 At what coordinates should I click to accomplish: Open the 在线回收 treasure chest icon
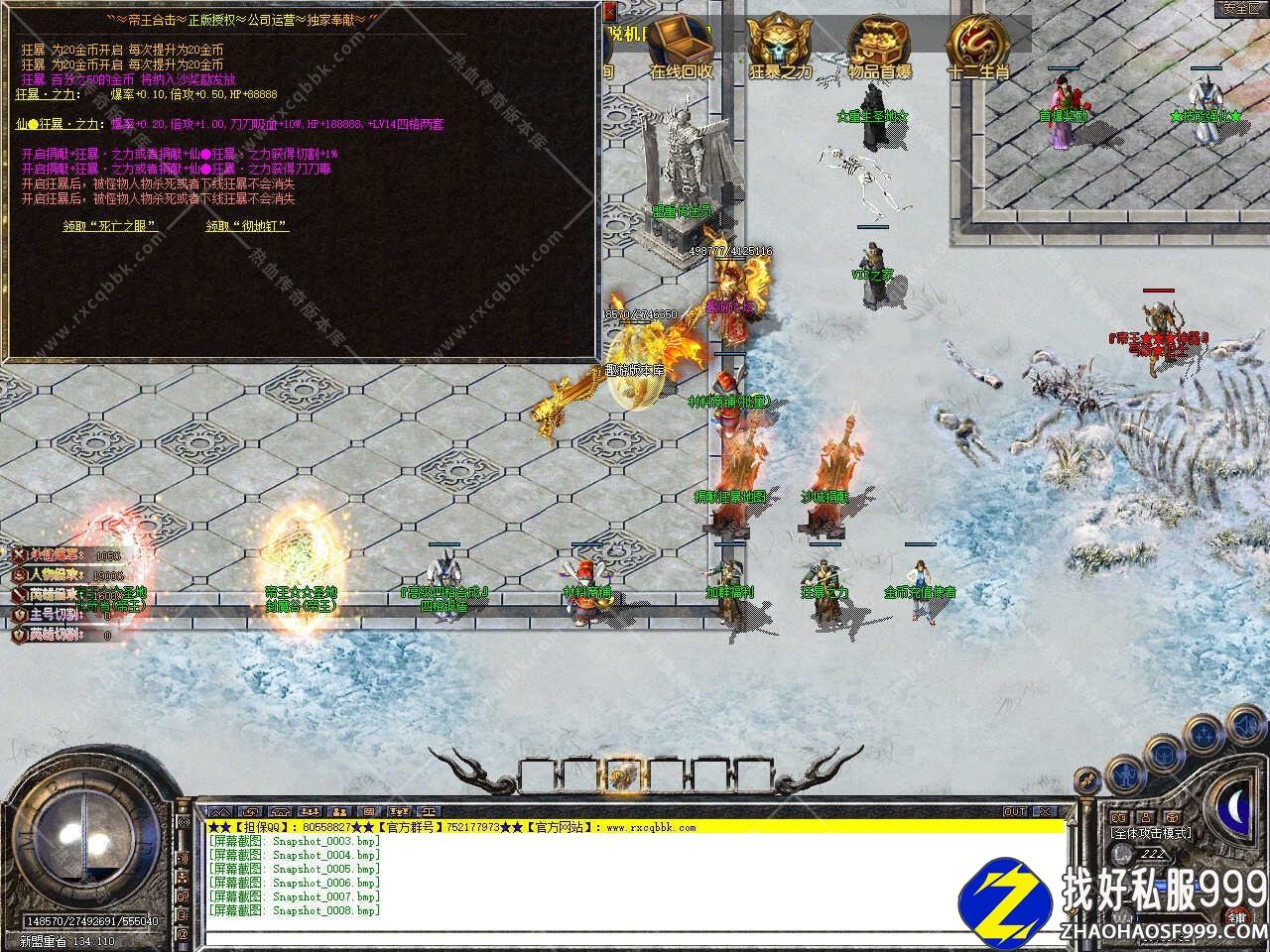682,45
